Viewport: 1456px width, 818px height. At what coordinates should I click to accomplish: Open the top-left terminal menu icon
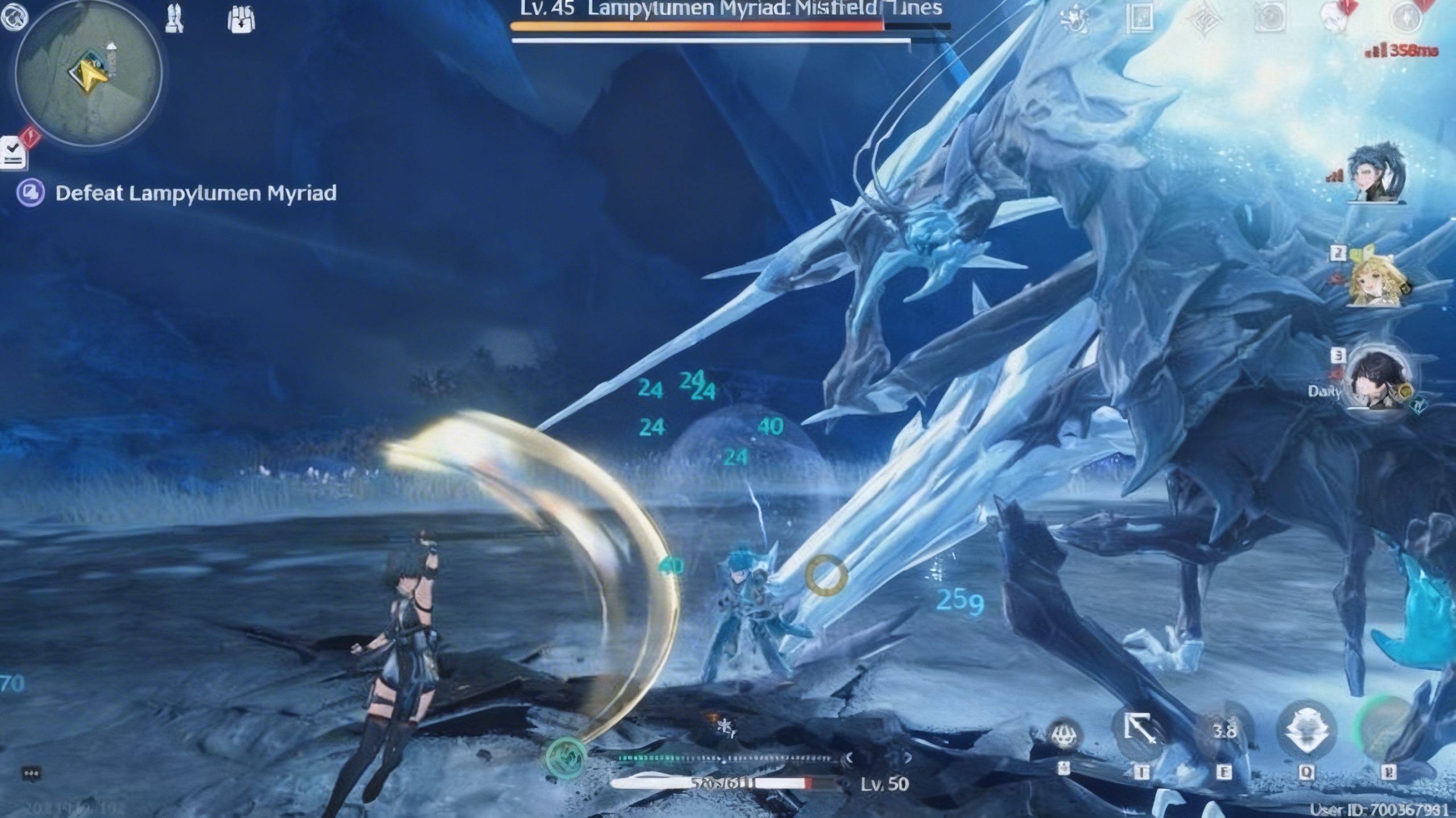tap(14, 16)
